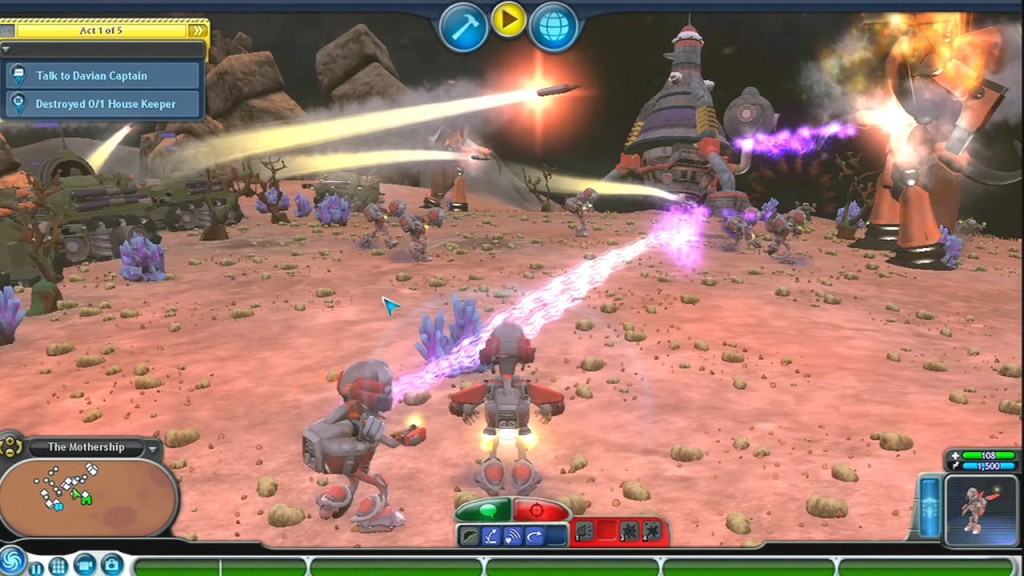The height and width of the screenshot is (576, 1024).
Task: Click the video camera button
Action: point(85,564)
